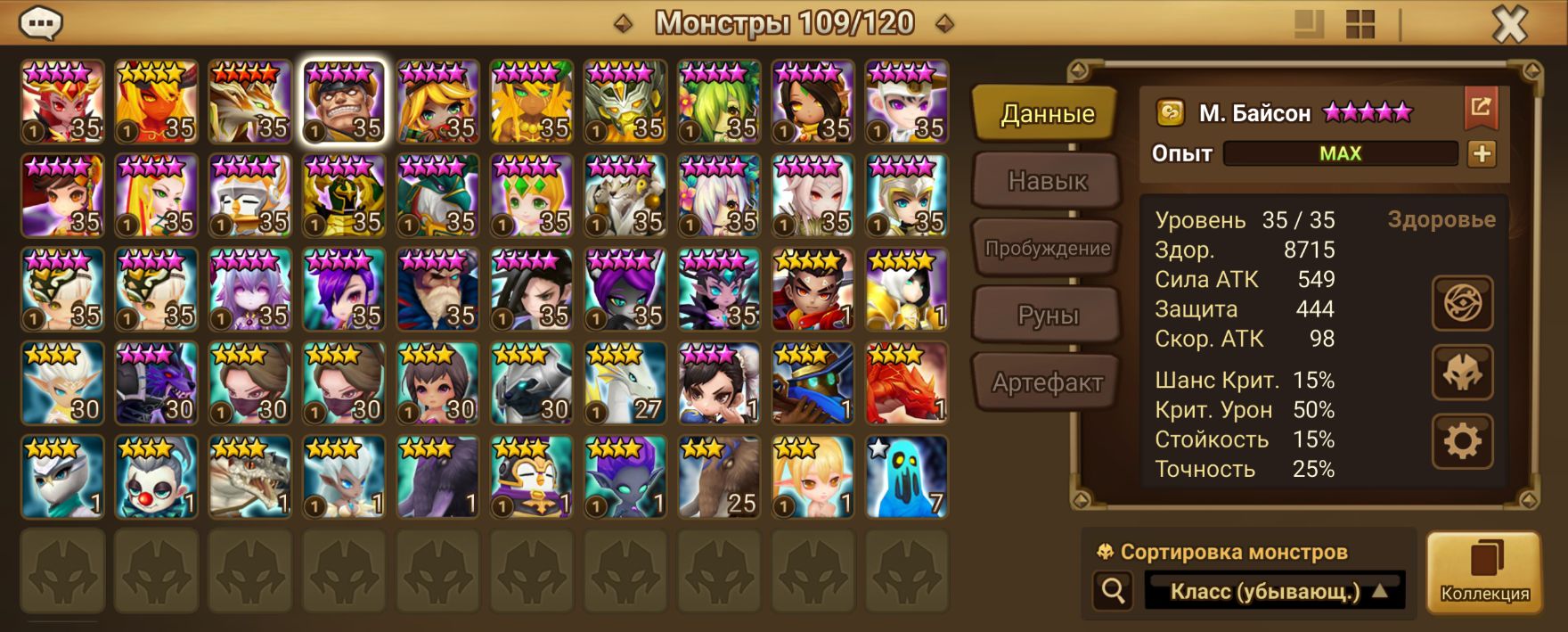This screenshot has width=1568, height=632.
Task: Open the Коллекция button
Action: click(x=1484, y=573)
